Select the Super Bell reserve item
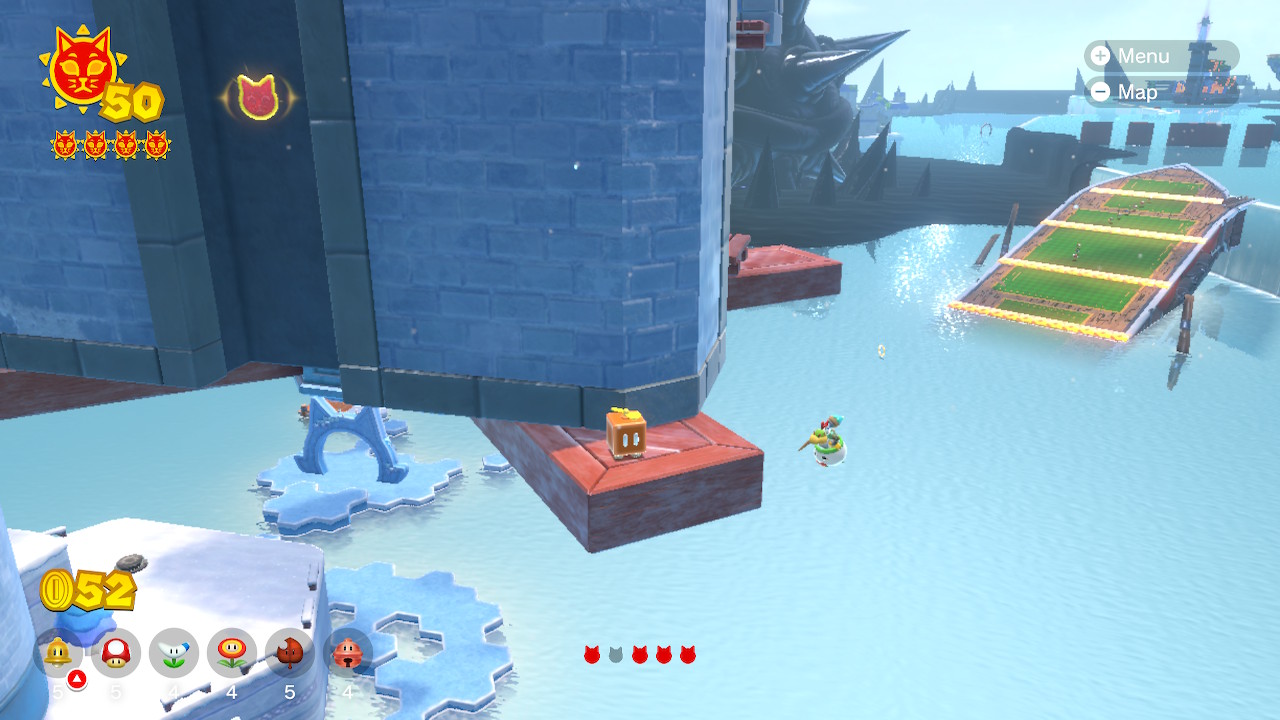This screenshot has height=720, width=1280. (58, 653)
